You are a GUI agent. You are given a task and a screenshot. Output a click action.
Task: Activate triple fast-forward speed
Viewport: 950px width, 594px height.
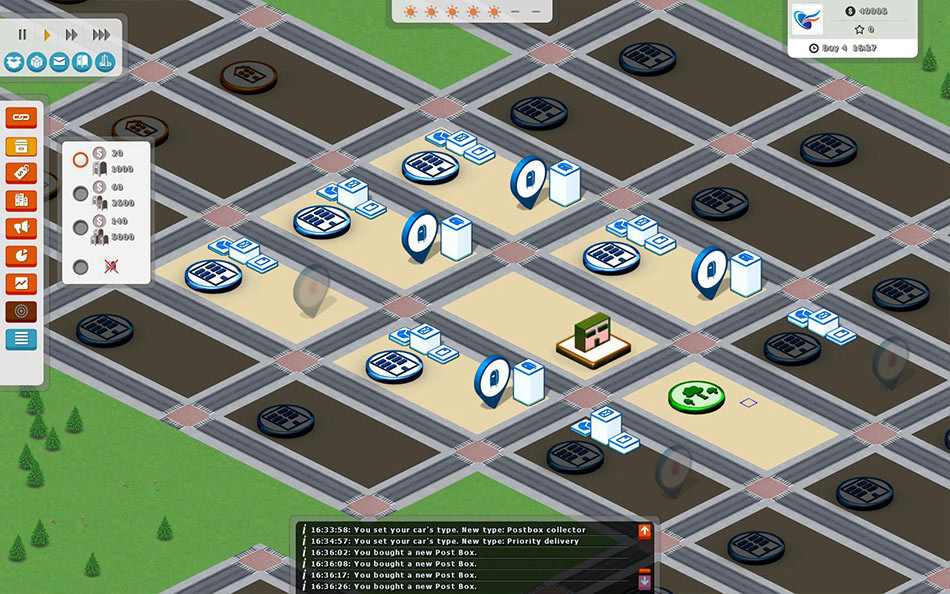point(101,35)
